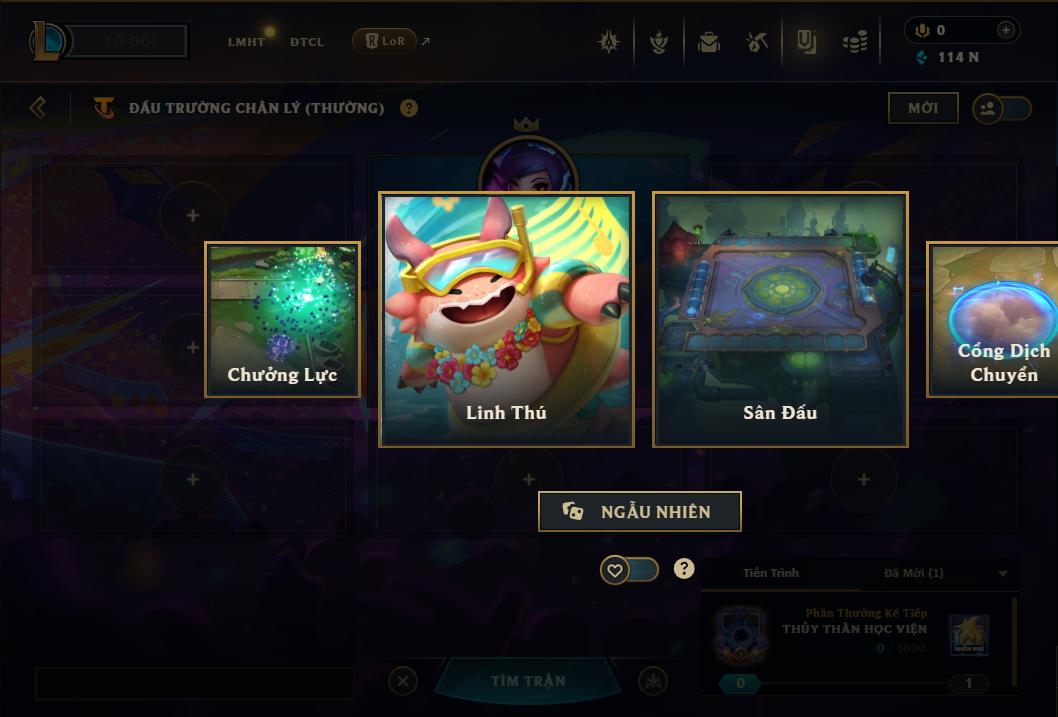The width and height of the screenshot is (1058, 717).
Task: Open the store coins icon
Action: tap(854, 42)
